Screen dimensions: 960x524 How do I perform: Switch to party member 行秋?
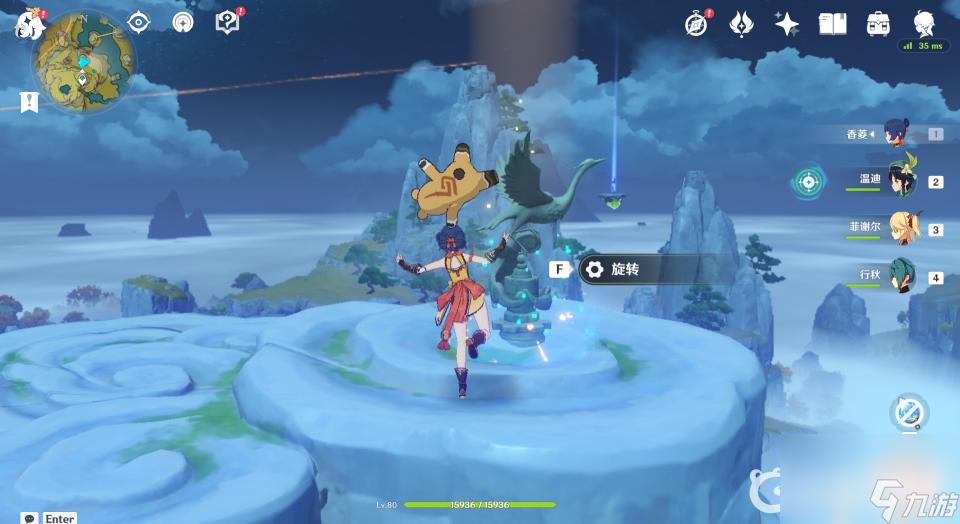[902, 277]
